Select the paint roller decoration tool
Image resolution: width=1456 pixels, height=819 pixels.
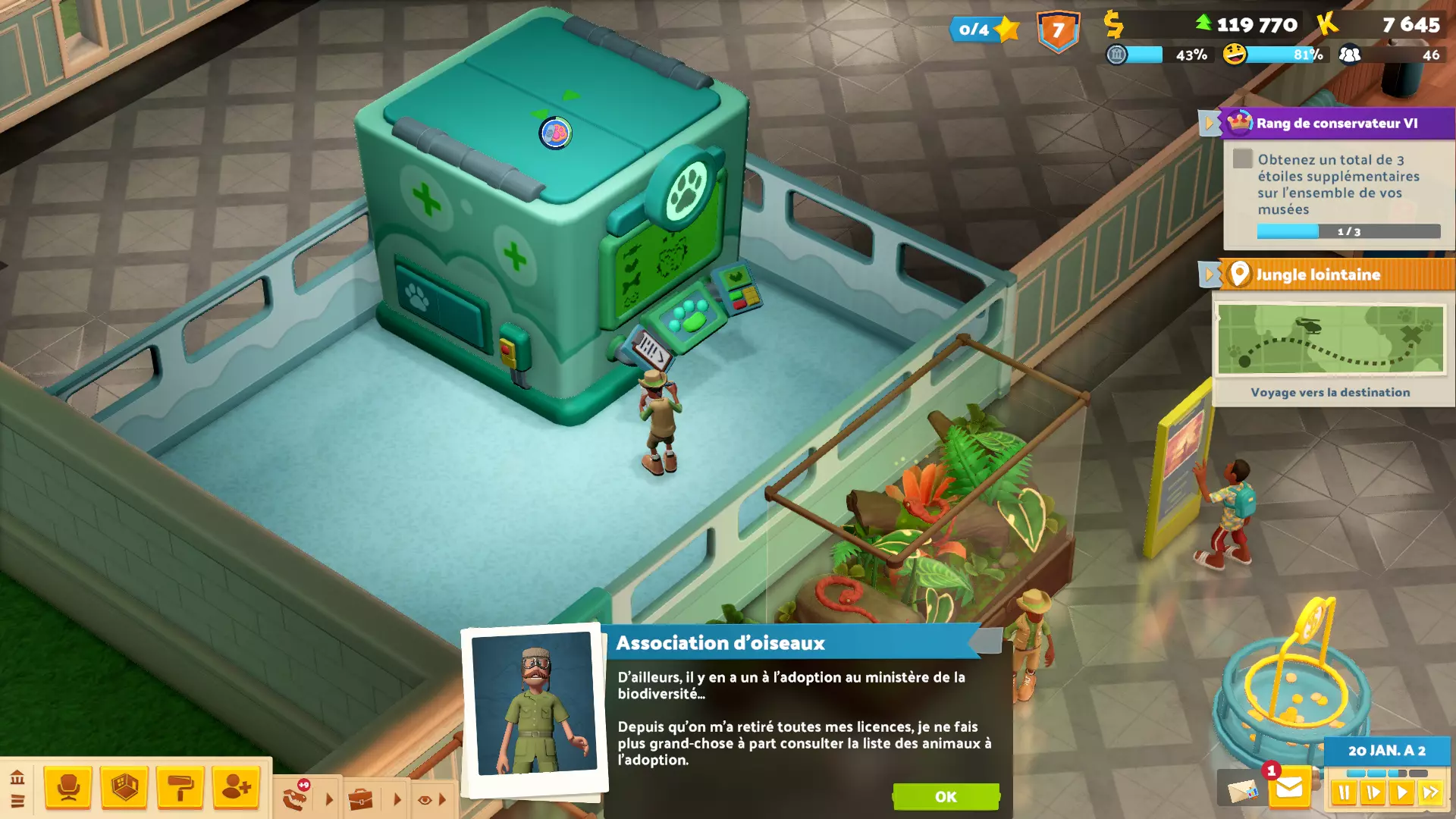point(180,788)
